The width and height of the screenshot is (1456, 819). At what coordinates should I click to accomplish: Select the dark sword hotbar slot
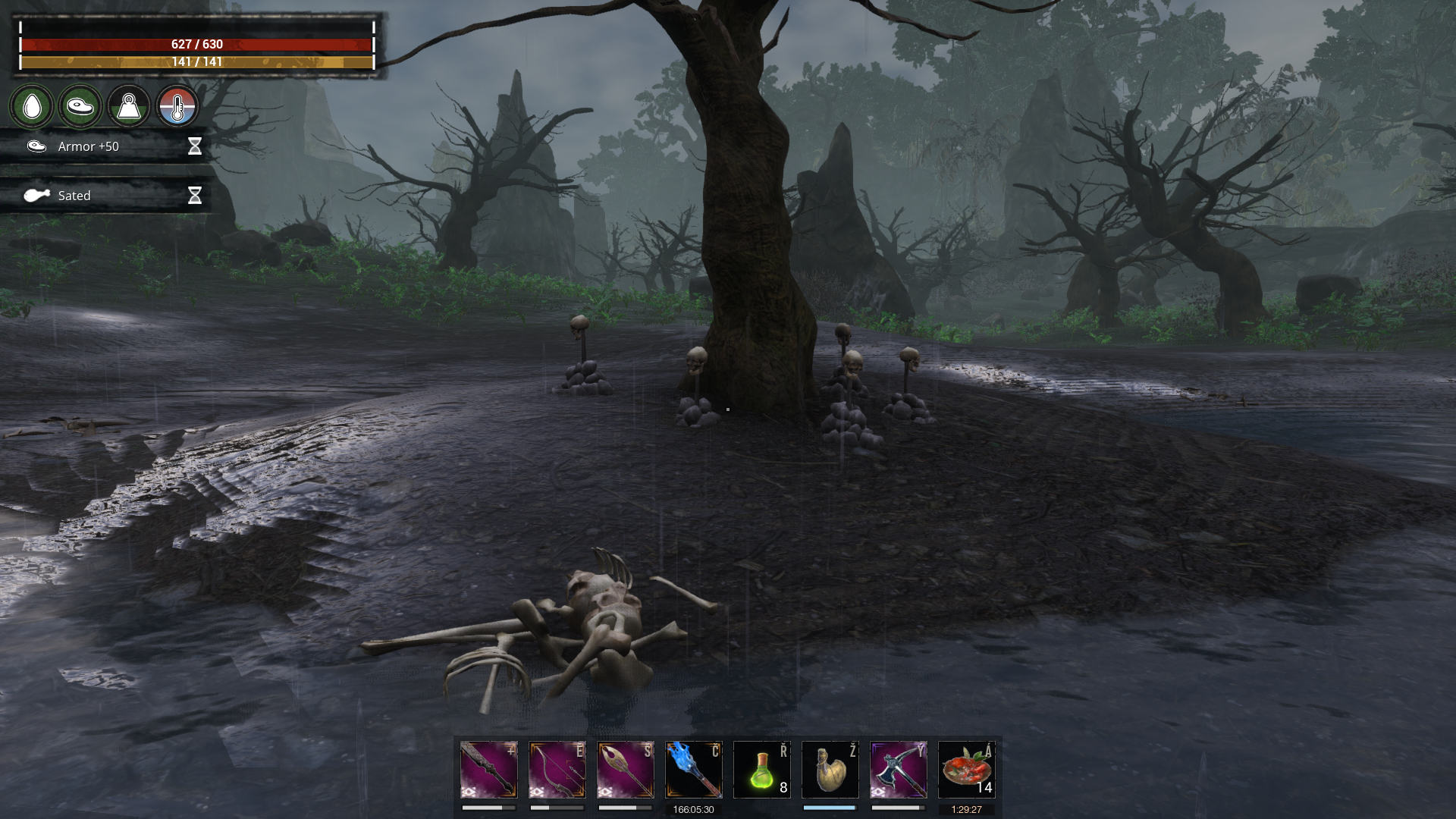[489, 770]
